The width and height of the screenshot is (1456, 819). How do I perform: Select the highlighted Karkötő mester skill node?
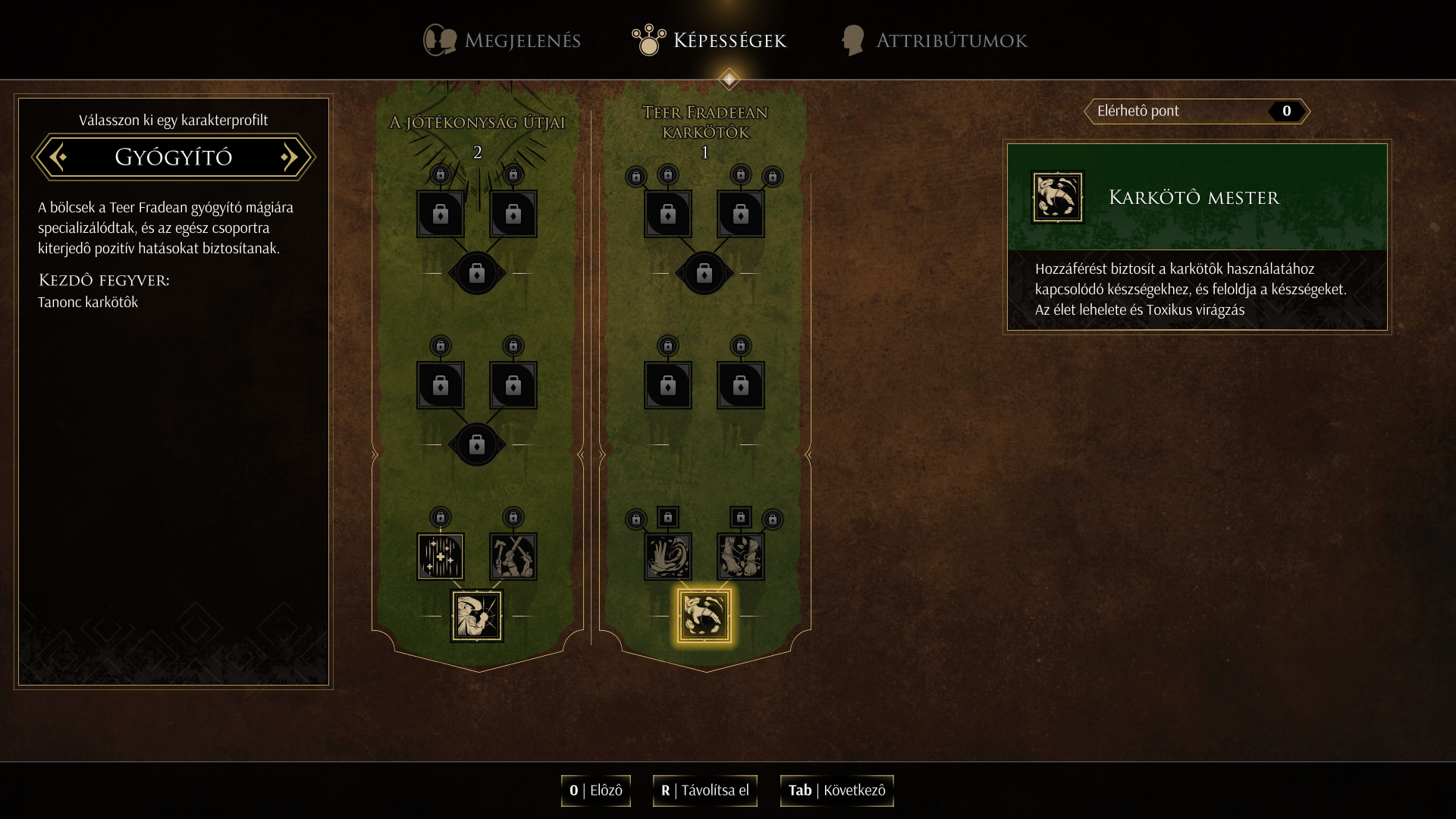click(x=704, y=616)
